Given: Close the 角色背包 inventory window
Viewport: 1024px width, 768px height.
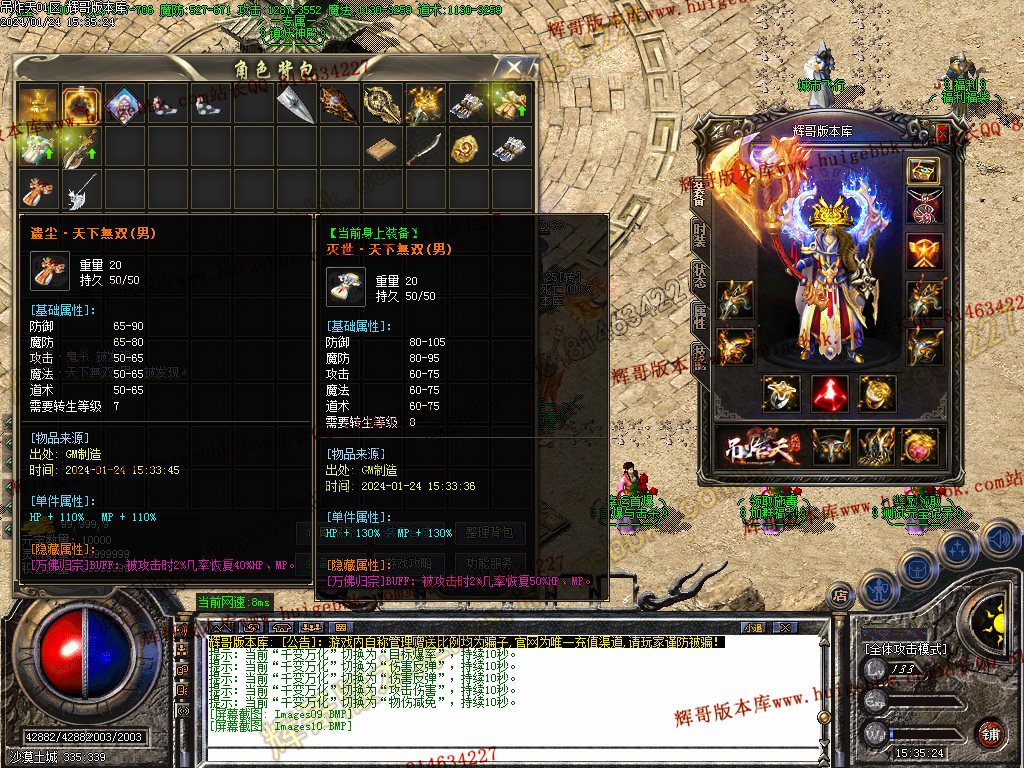Looking at the screenshot, I should click(515, 68).
